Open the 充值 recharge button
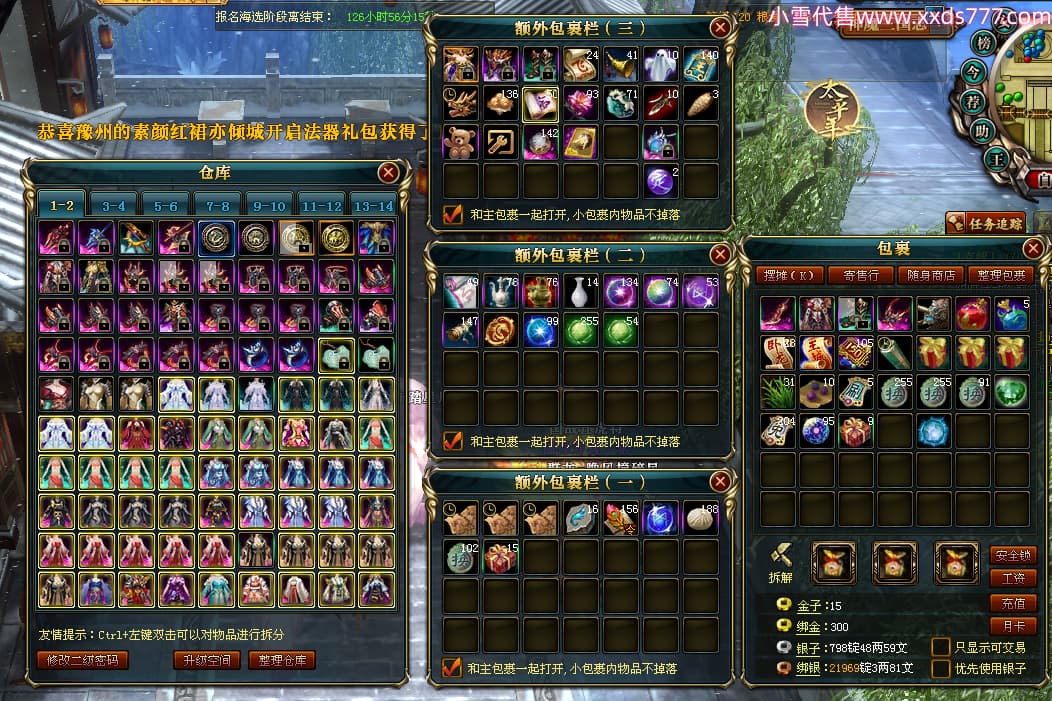The image size is (1052, 701). point(1012,603)
